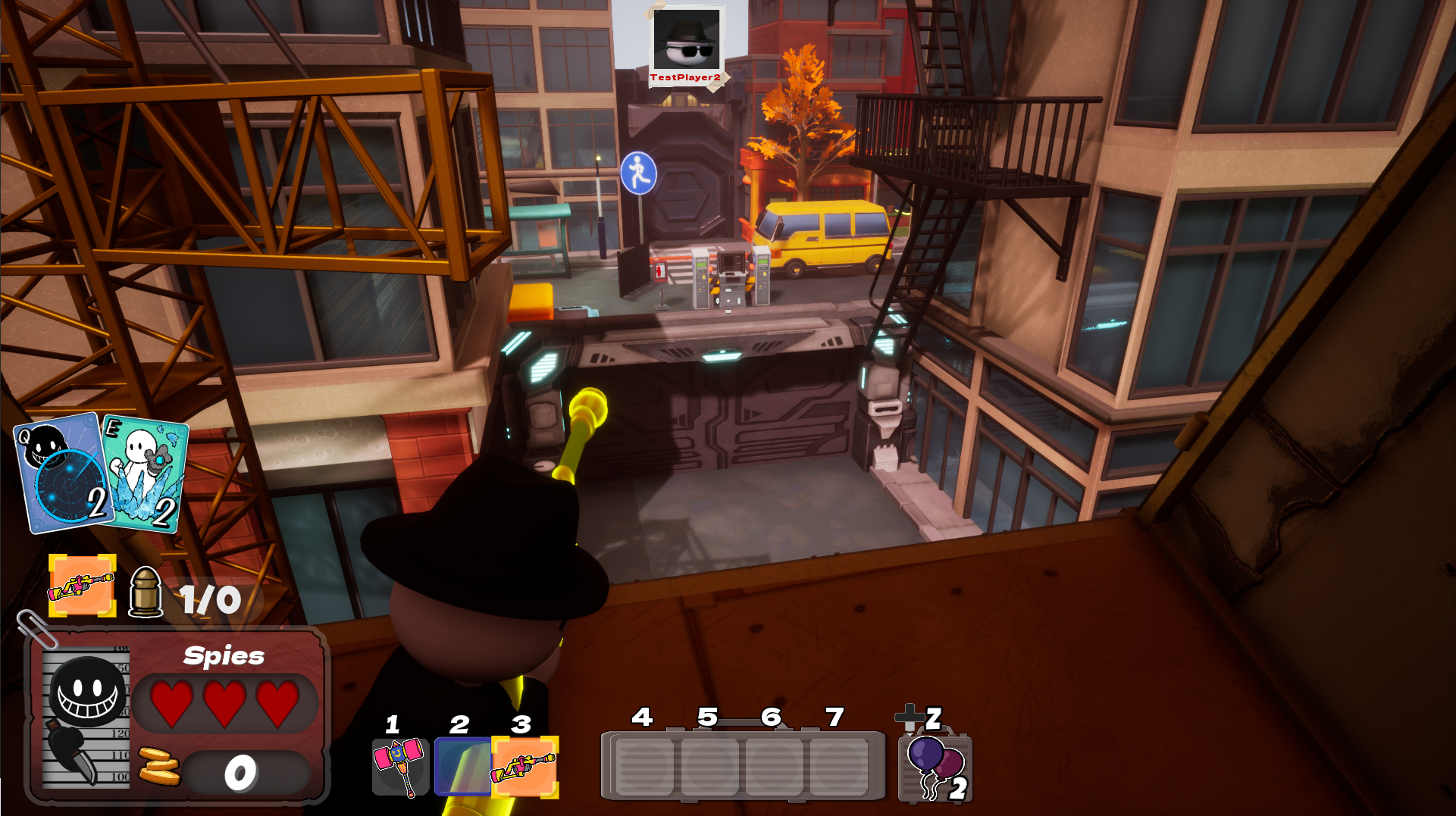Click the TestPlayer2 name label
Viewport: 1456px width, 816px height.
pyautogui.click(x=684, y=76)
